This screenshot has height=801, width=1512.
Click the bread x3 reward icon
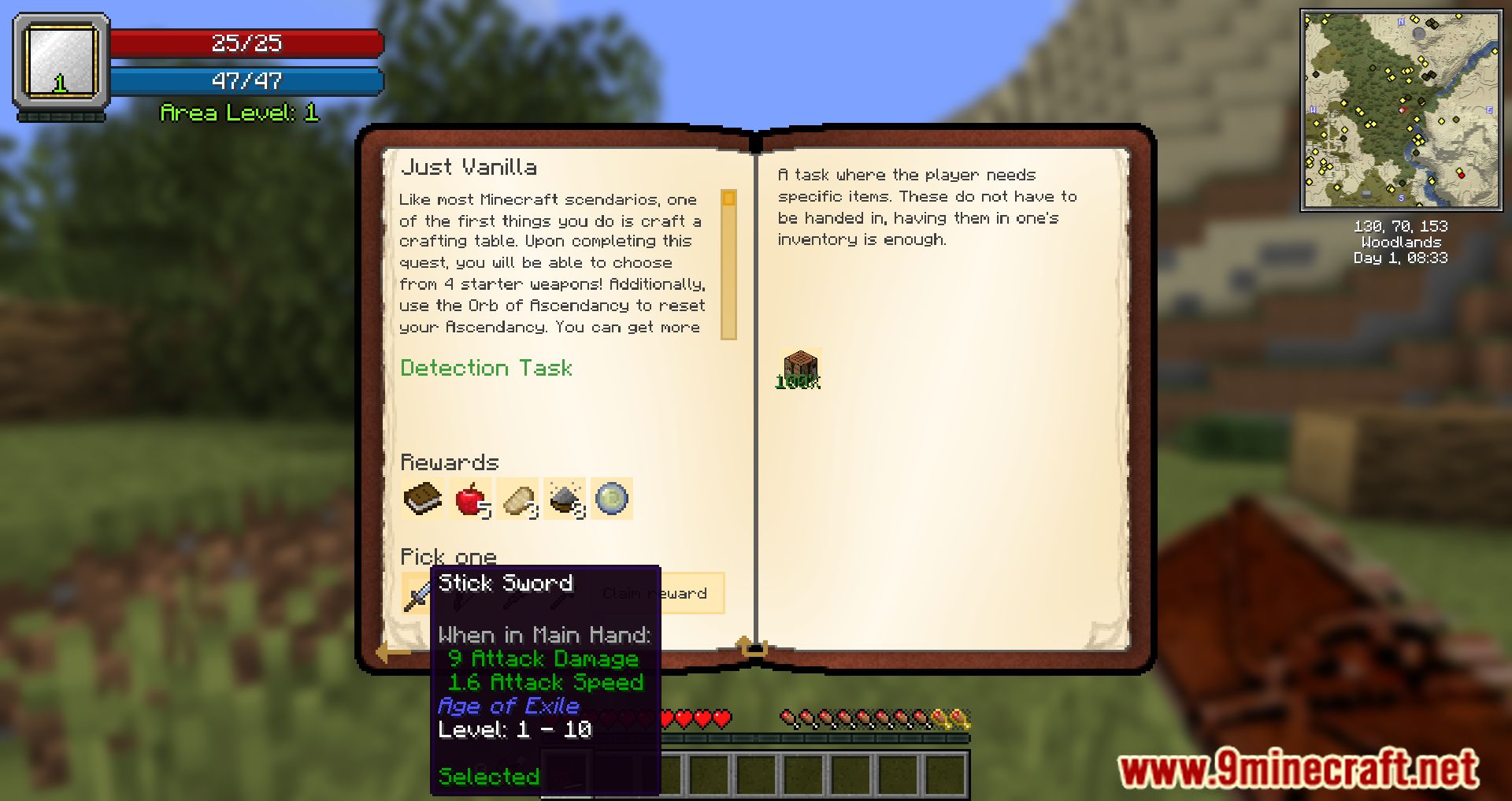(x=518, y=498)
